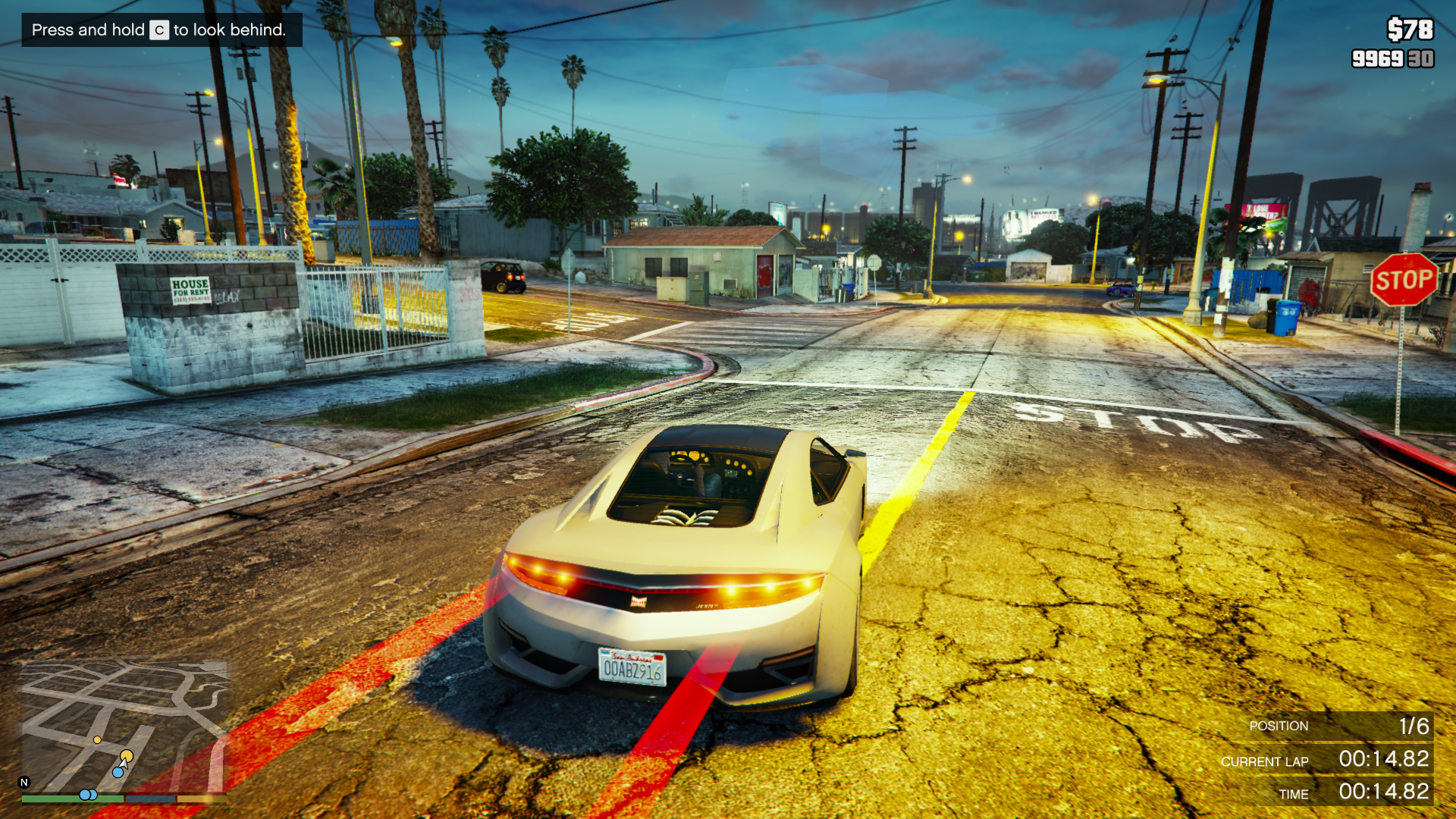Click the small yellow waypoint dot on minimap

point(97,739)
